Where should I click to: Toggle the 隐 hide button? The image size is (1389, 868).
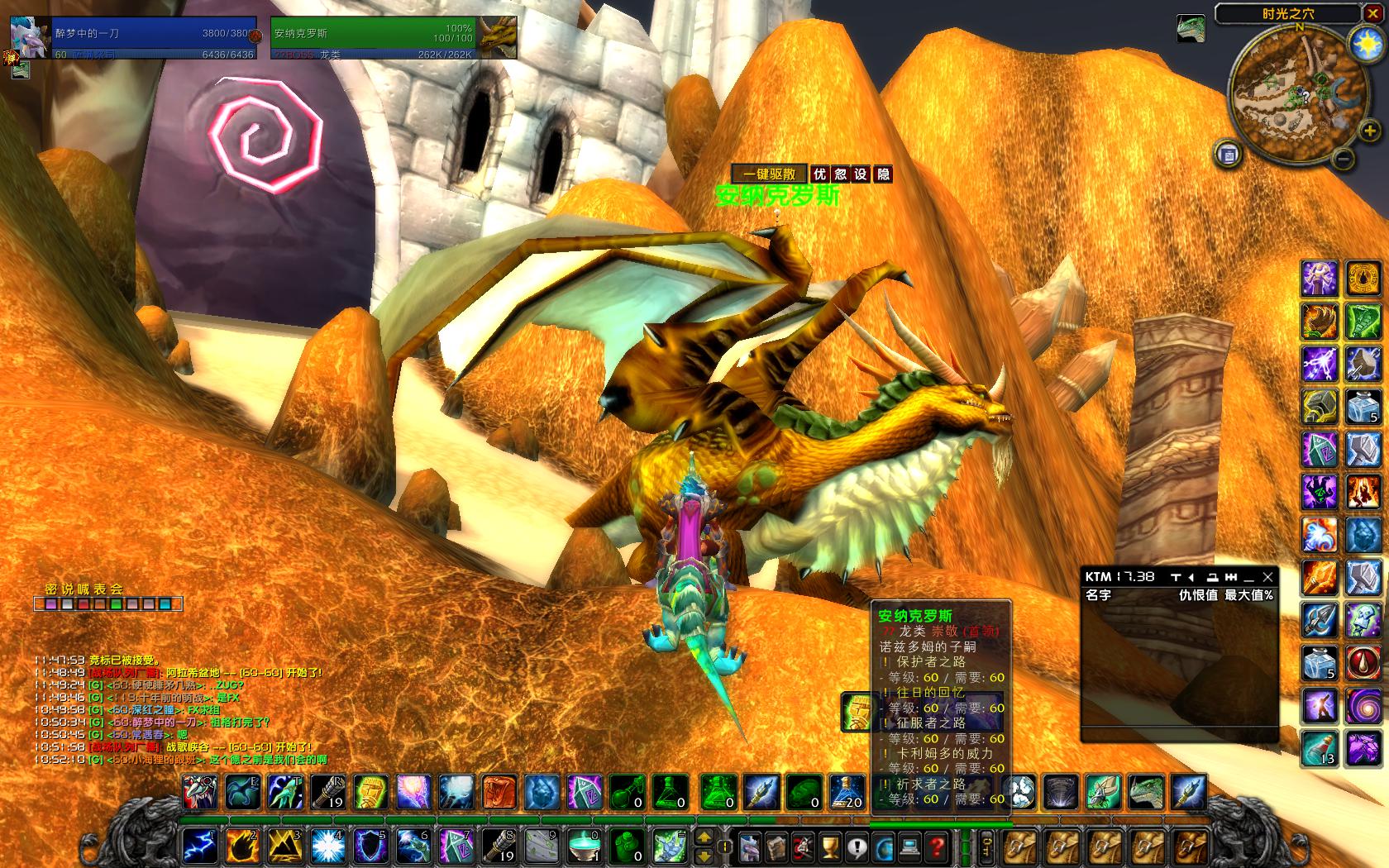(x=883, y=174)
